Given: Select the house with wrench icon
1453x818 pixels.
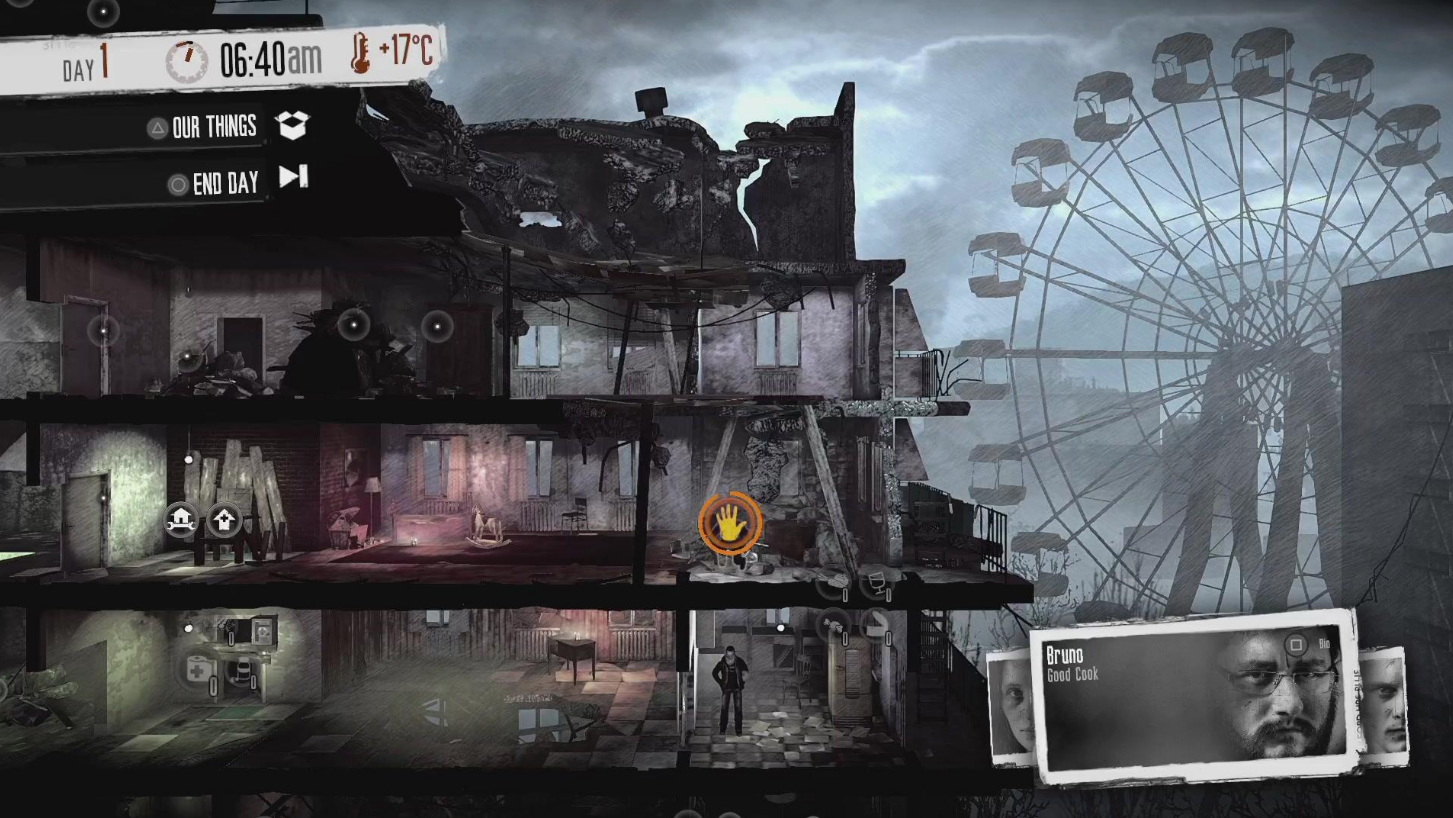Looking at the screenshot, I should 181,519.
